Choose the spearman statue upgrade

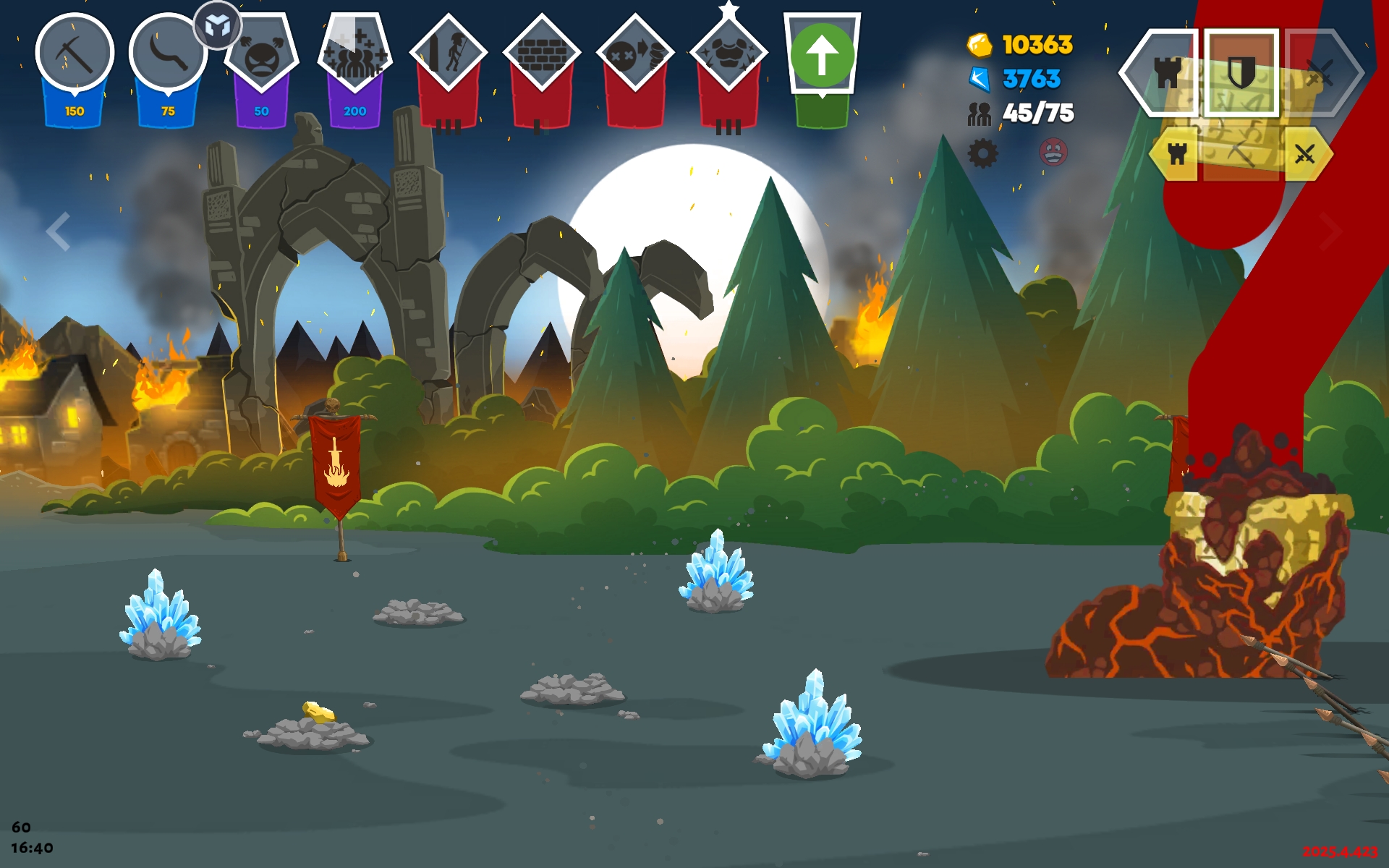pos(448,54)
